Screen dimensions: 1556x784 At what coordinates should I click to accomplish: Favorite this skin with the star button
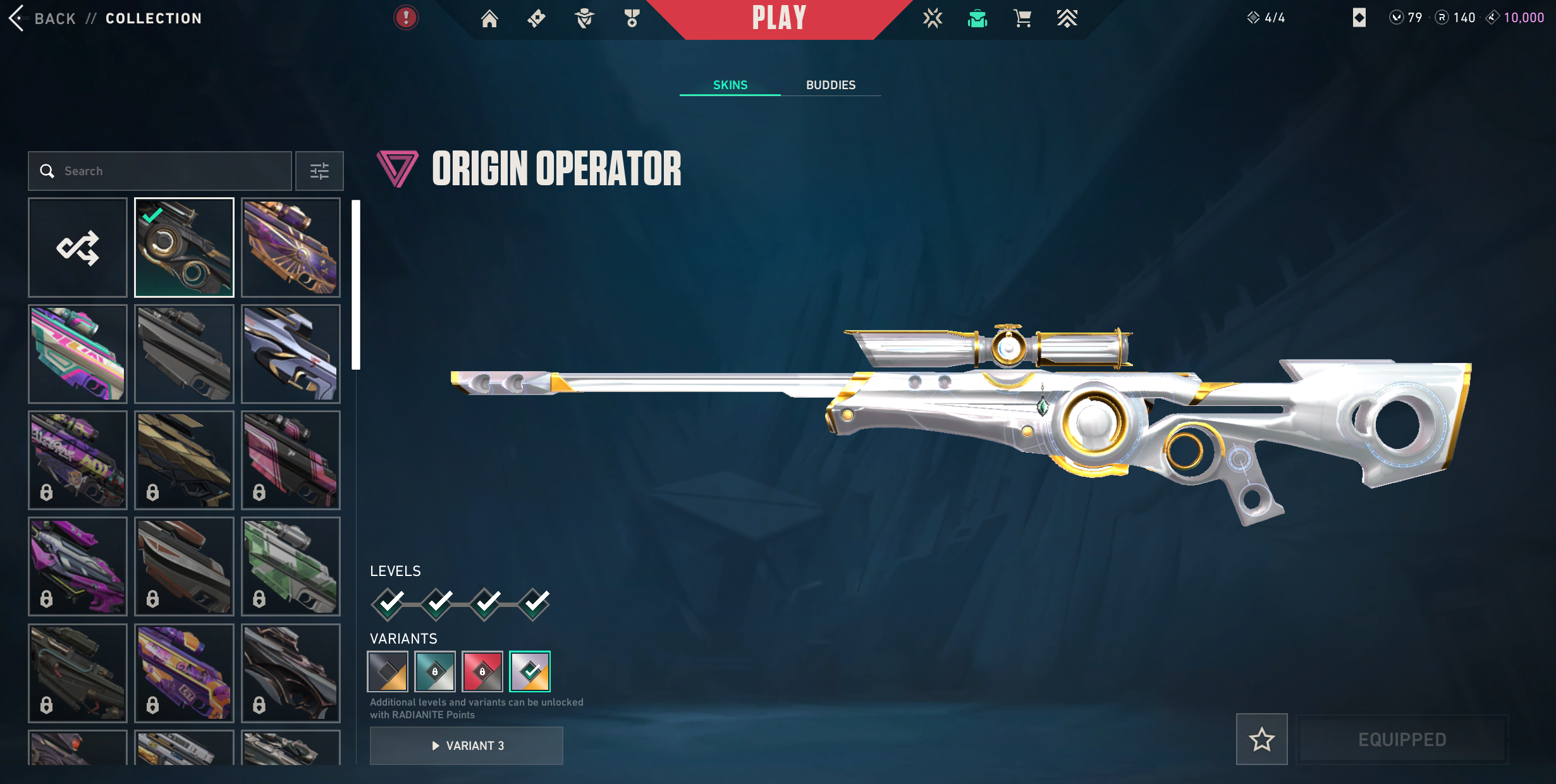1261,739
